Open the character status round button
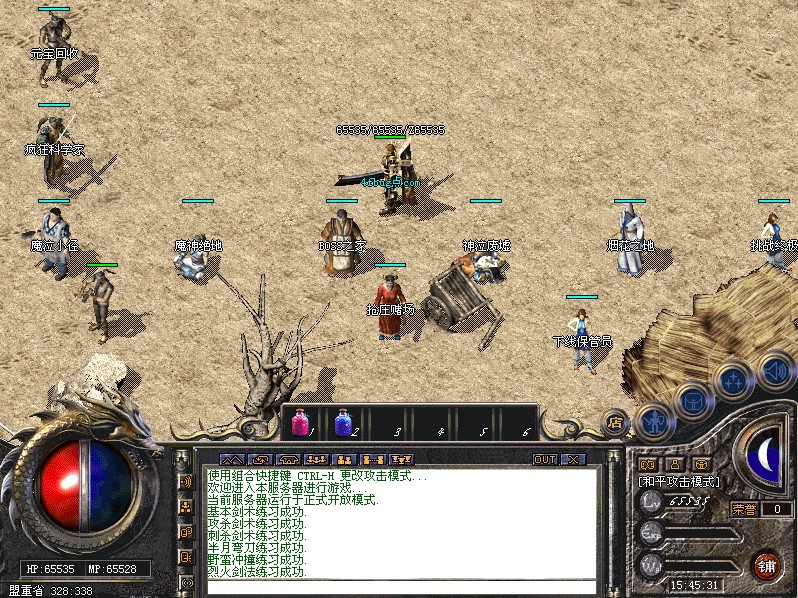This screenshot has height=598, width=798. pos(654,421)
